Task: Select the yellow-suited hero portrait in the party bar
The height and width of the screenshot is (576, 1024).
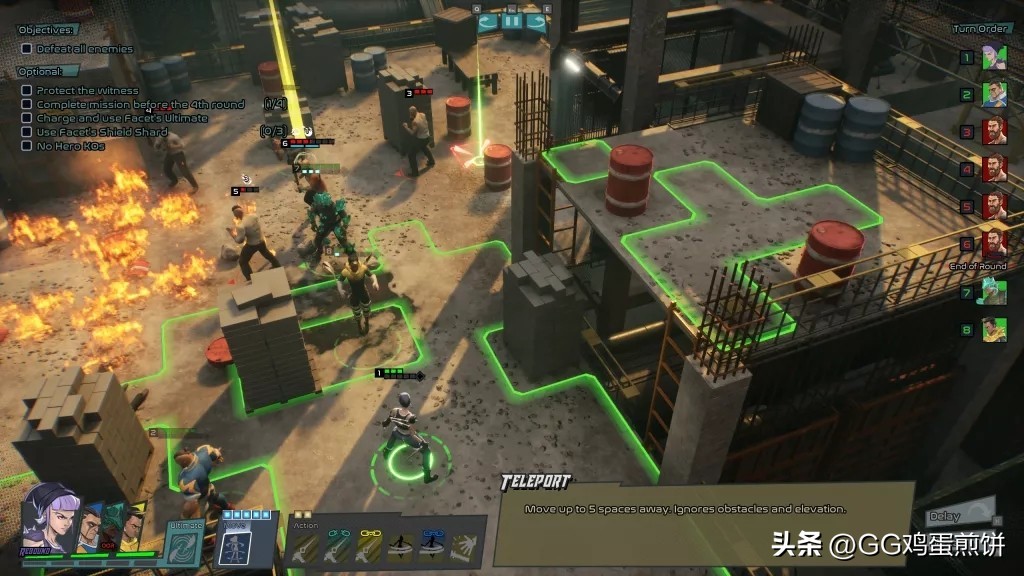Action: point(132,527)
